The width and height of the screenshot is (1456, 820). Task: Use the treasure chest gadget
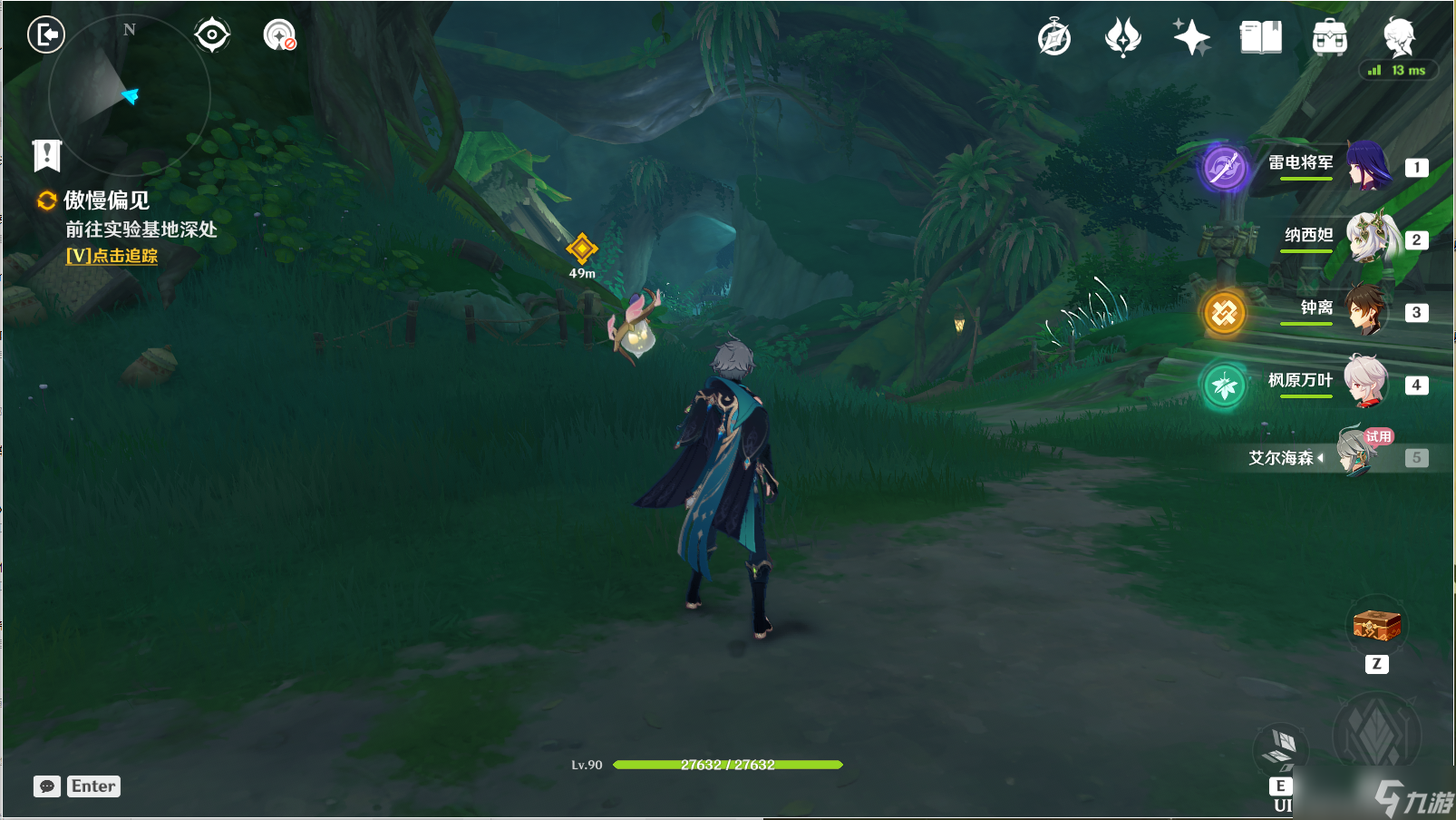[1376, 625]
